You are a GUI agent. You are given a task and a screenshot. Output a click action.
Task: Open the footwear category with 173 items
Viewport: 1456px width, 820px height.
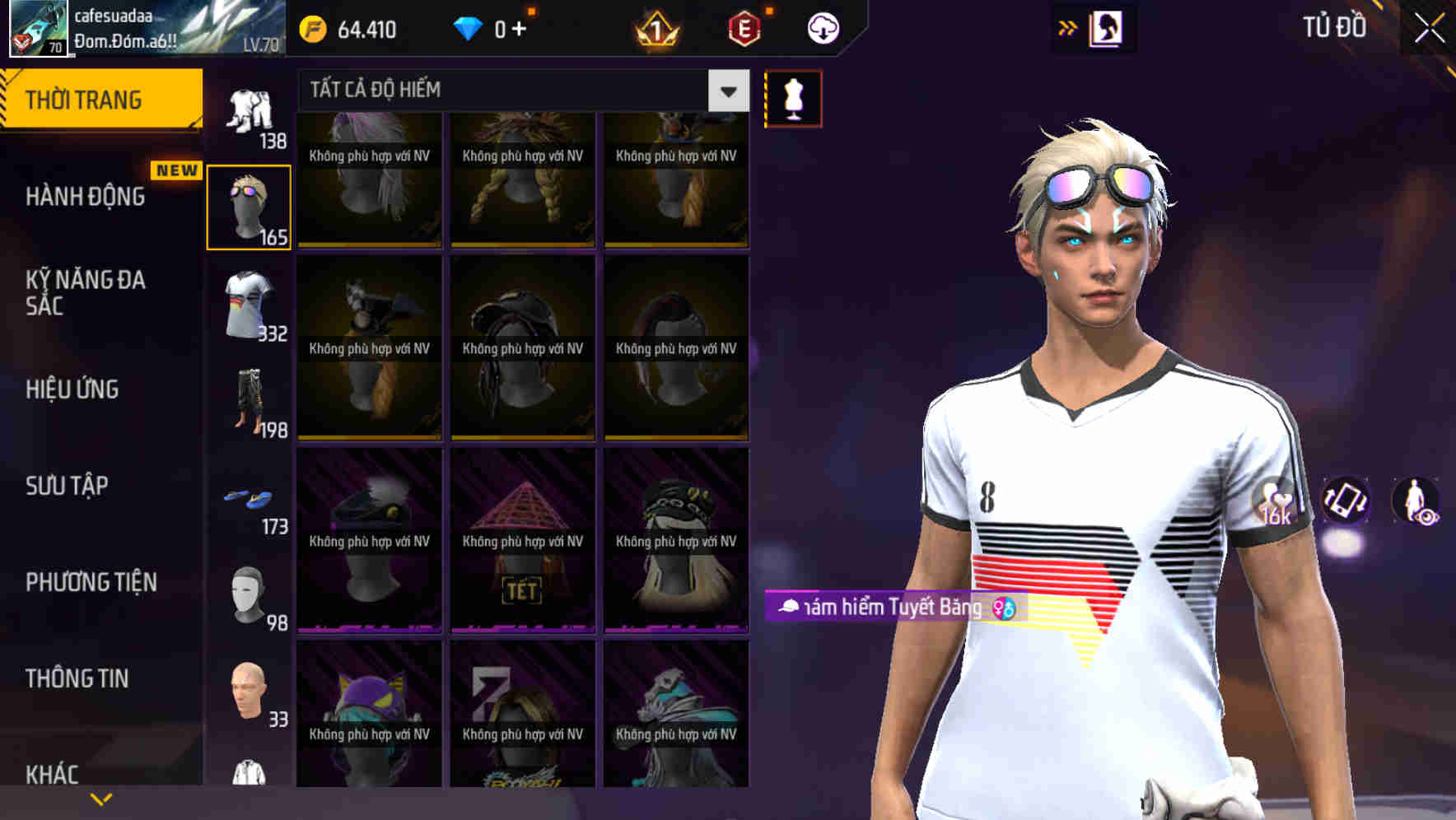[249, 498]
